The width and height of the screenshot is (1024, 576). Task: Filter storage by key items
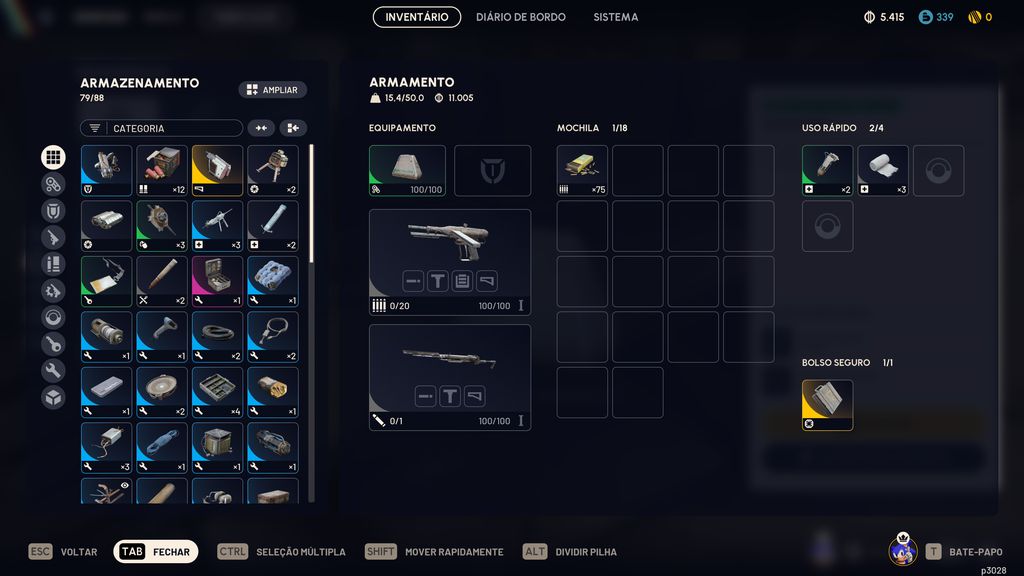(53, 344)
